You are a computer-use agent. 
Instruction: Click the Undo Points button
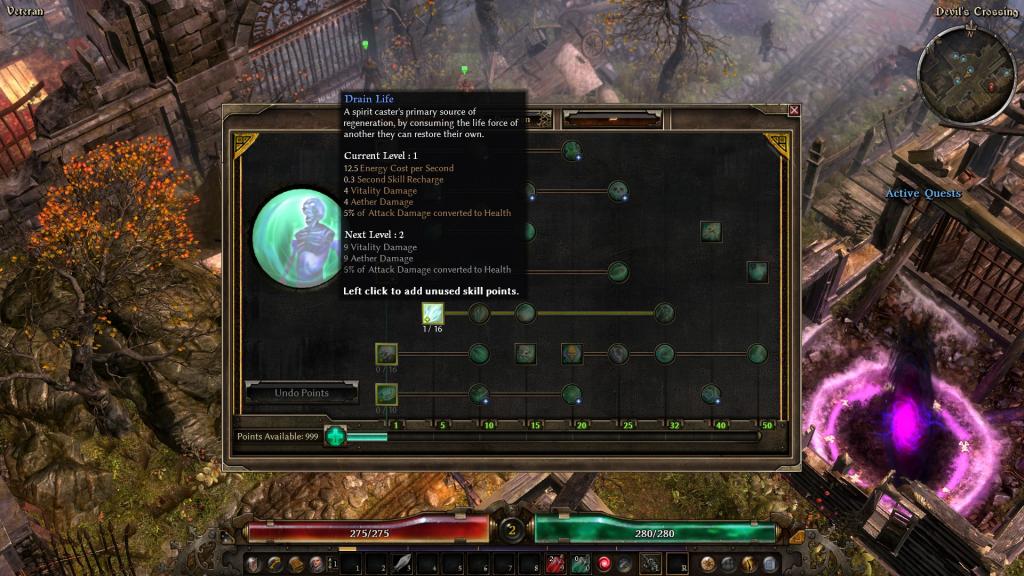tap(302, 393)
